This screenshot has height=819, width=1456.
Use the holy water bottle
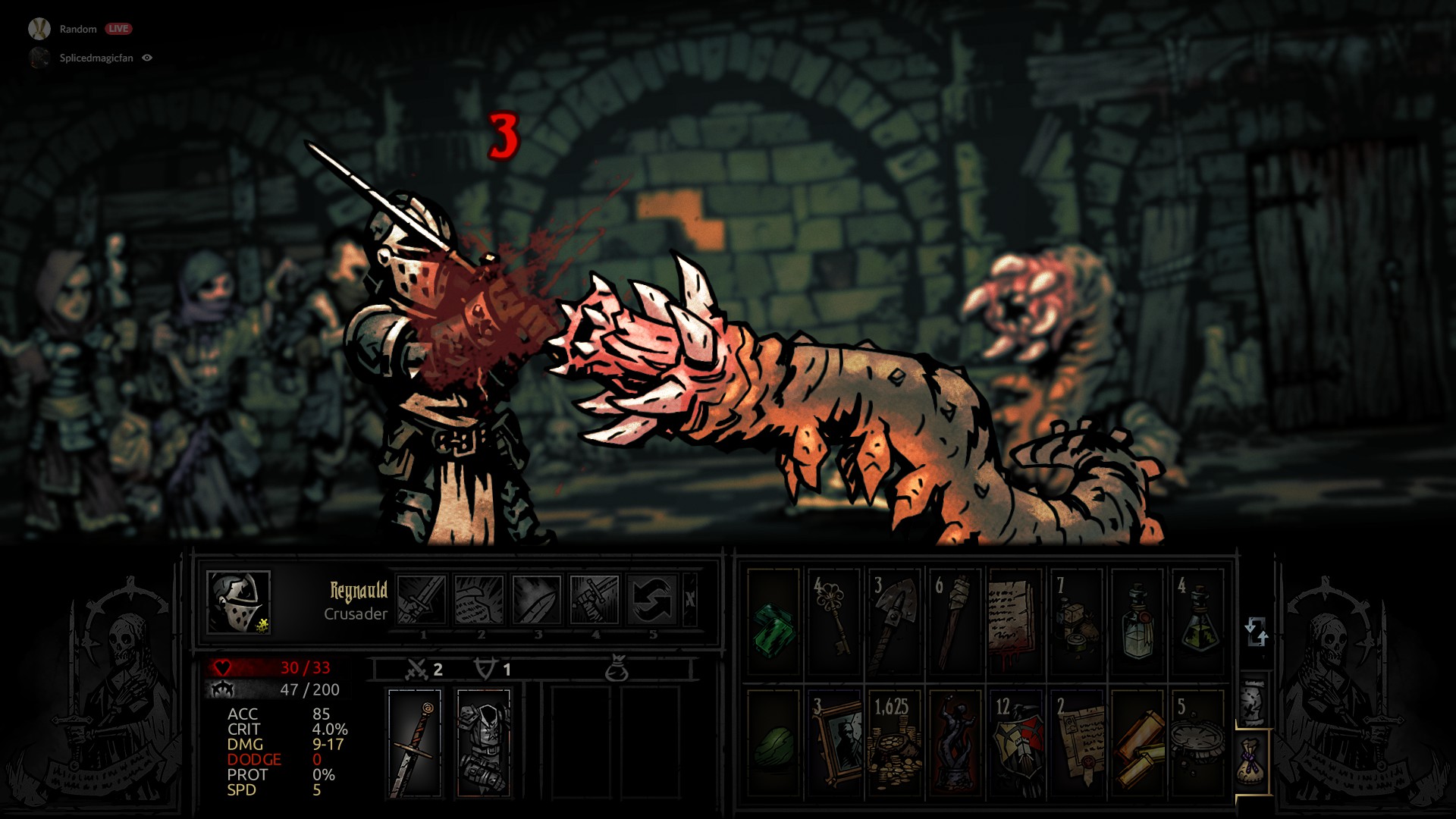pyautogui.click(x=1136, y=623)
